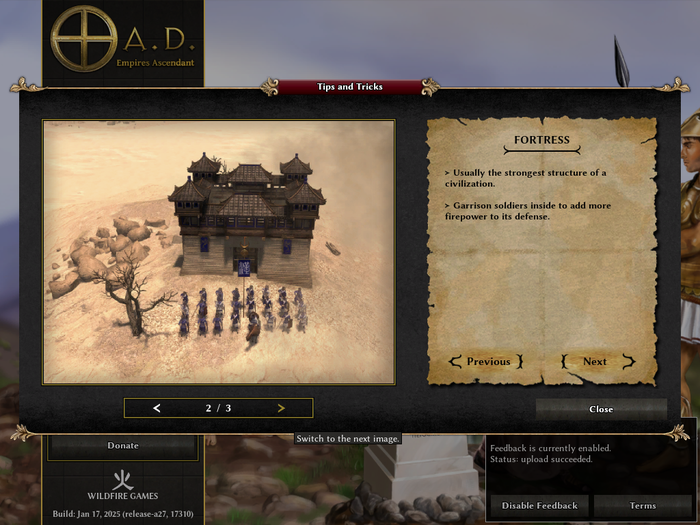Open the feedback Terms

[x=642, y=505]
